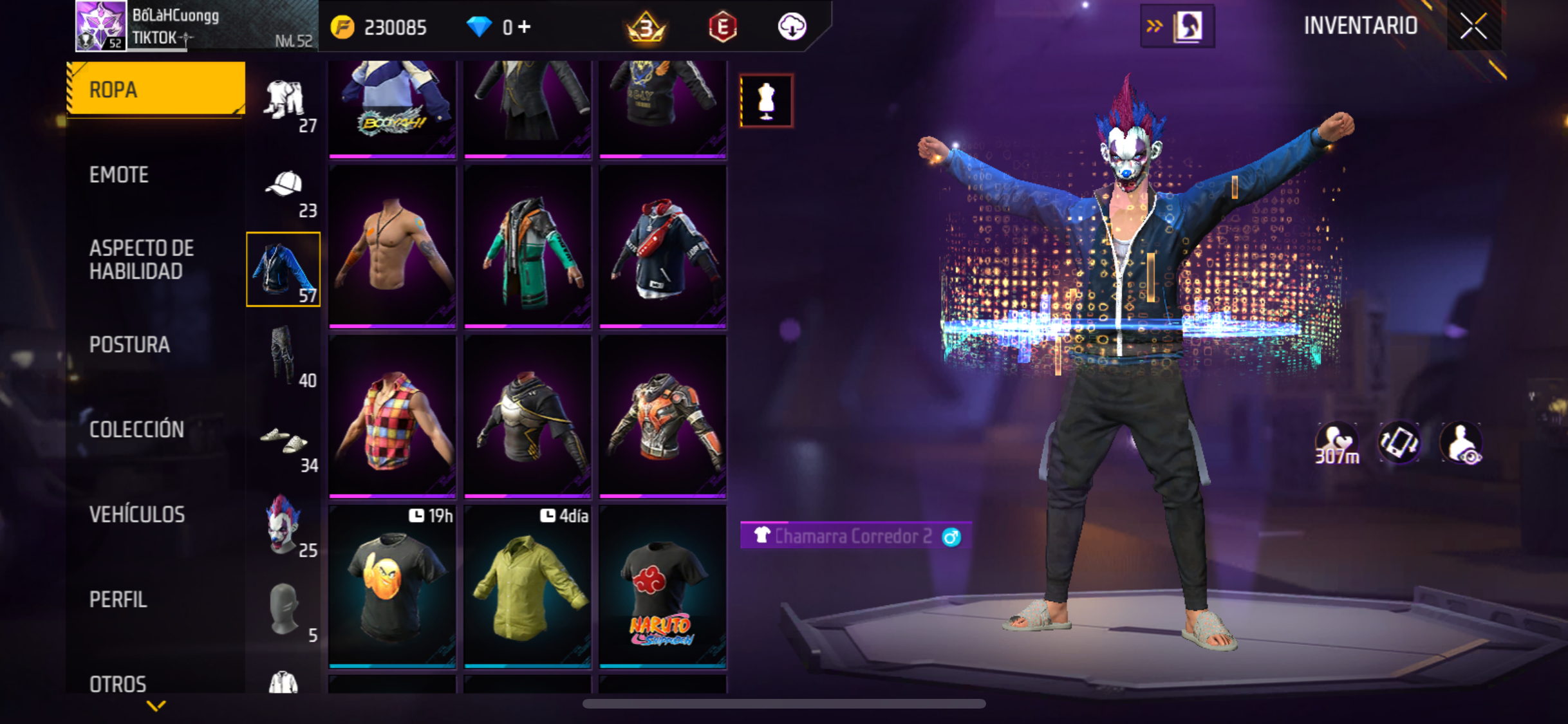1568x724 pixels.
Task: Pick the plaid checkered sleeveless vest
Action: pos(392,417)
